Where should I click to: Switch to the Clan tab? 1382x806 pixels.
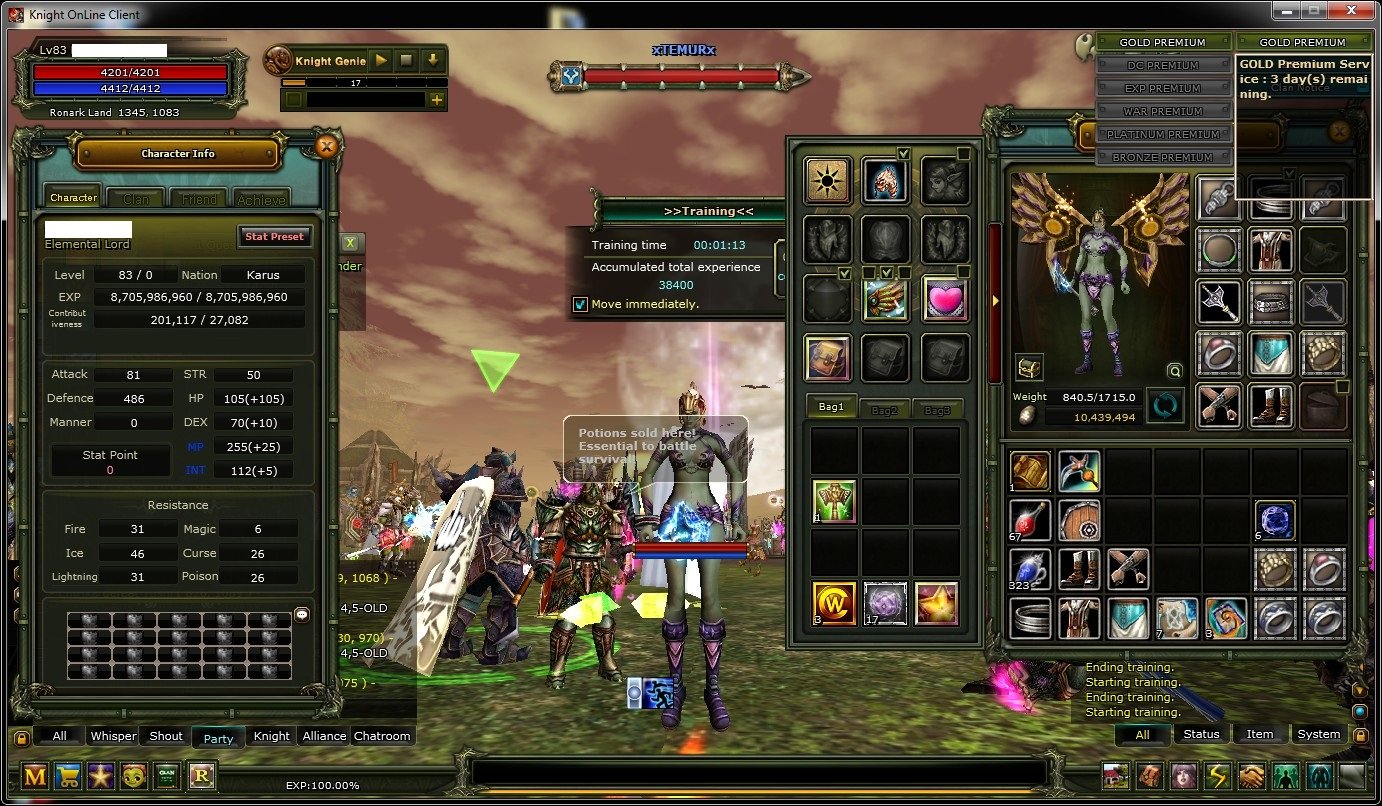pos(136,199)
